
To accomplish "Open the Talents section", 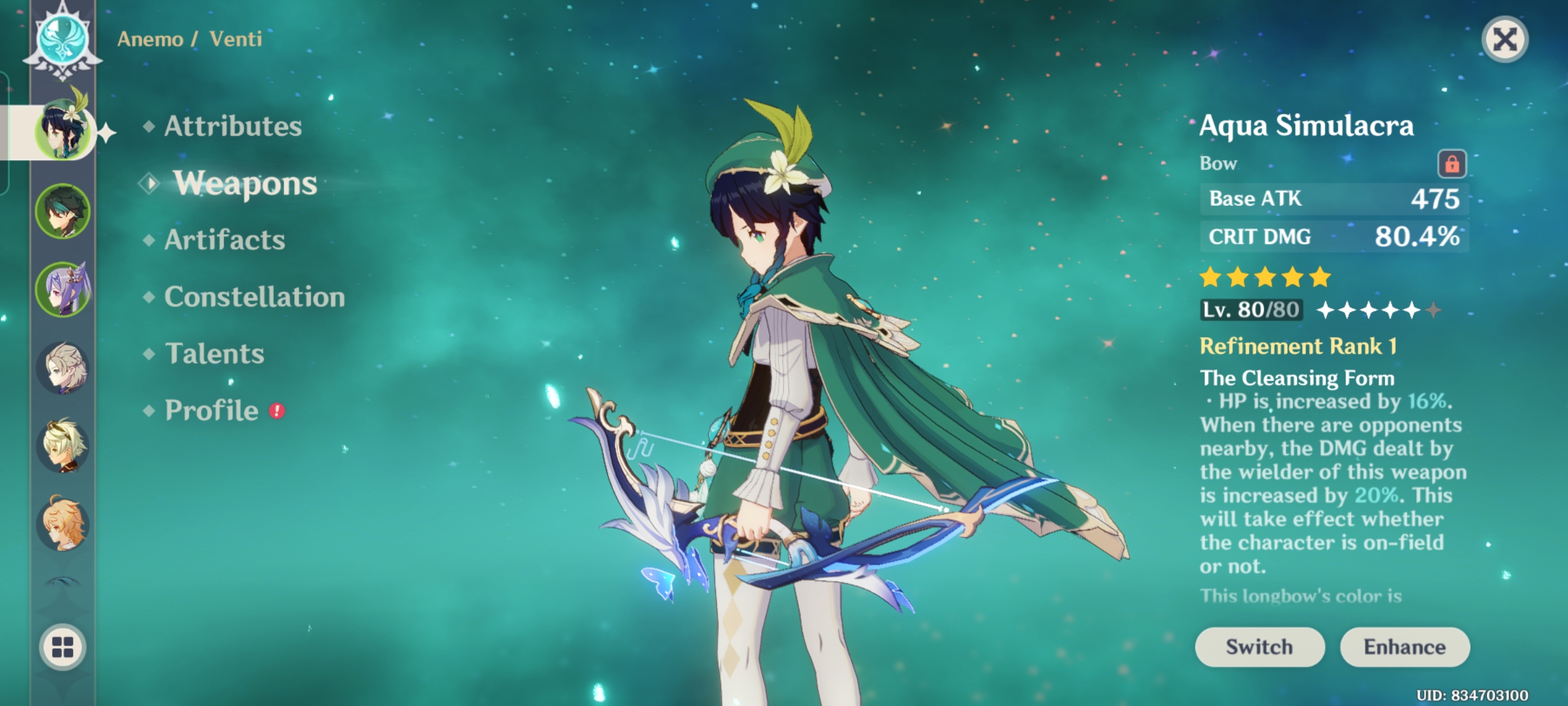I will click(214, 354).
